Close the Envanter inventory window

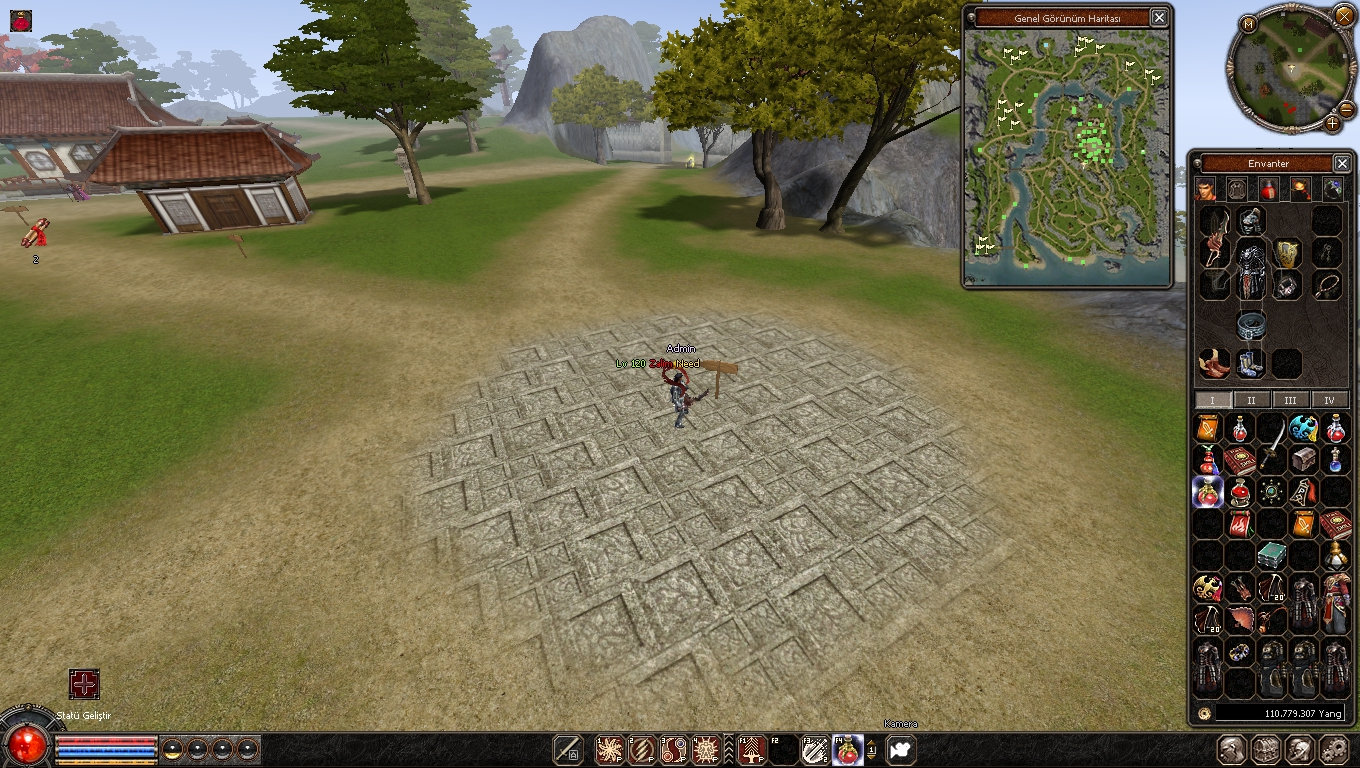point(1342,163)
